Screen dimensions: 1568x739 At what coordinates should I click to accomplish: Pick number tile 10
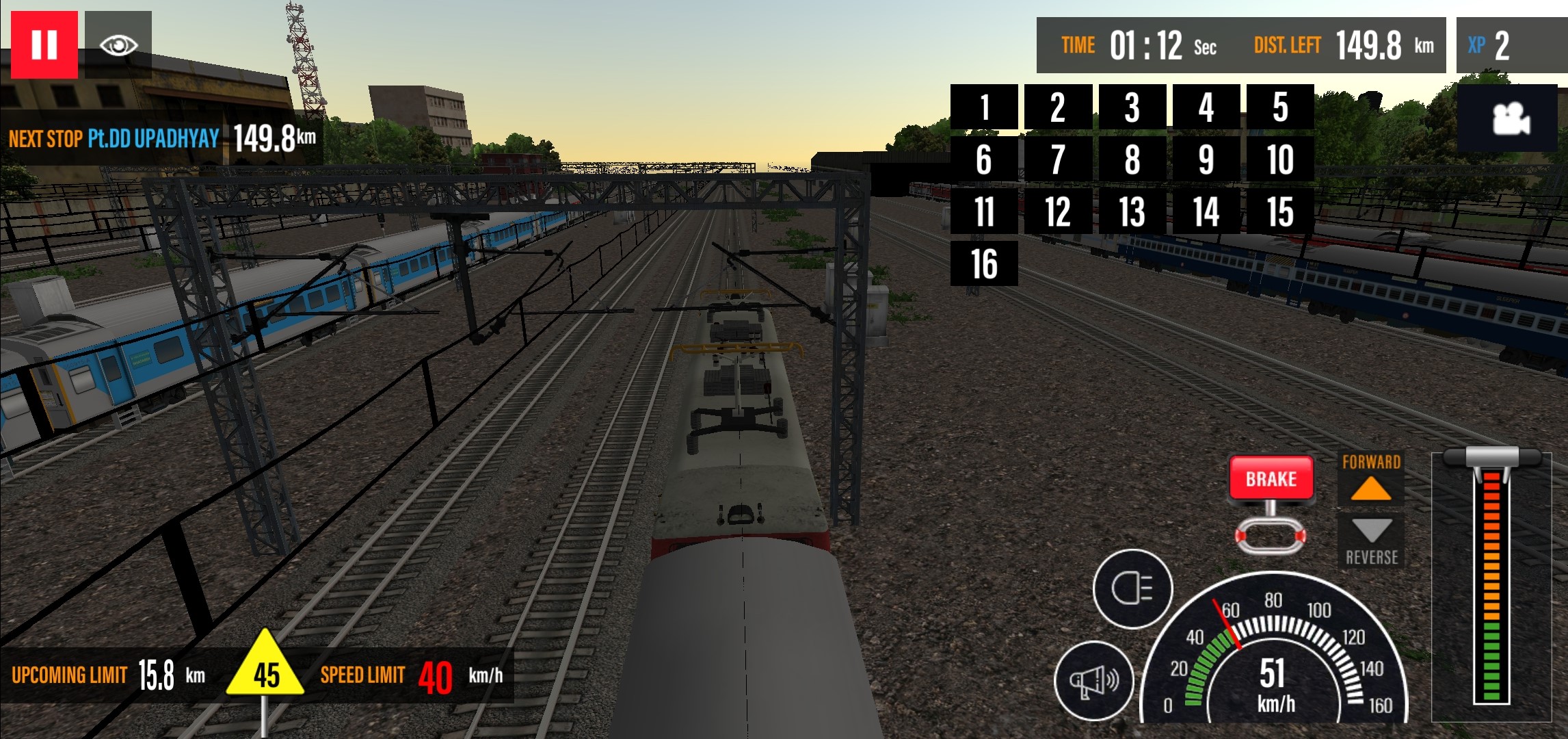click(x=1280, y=159)
